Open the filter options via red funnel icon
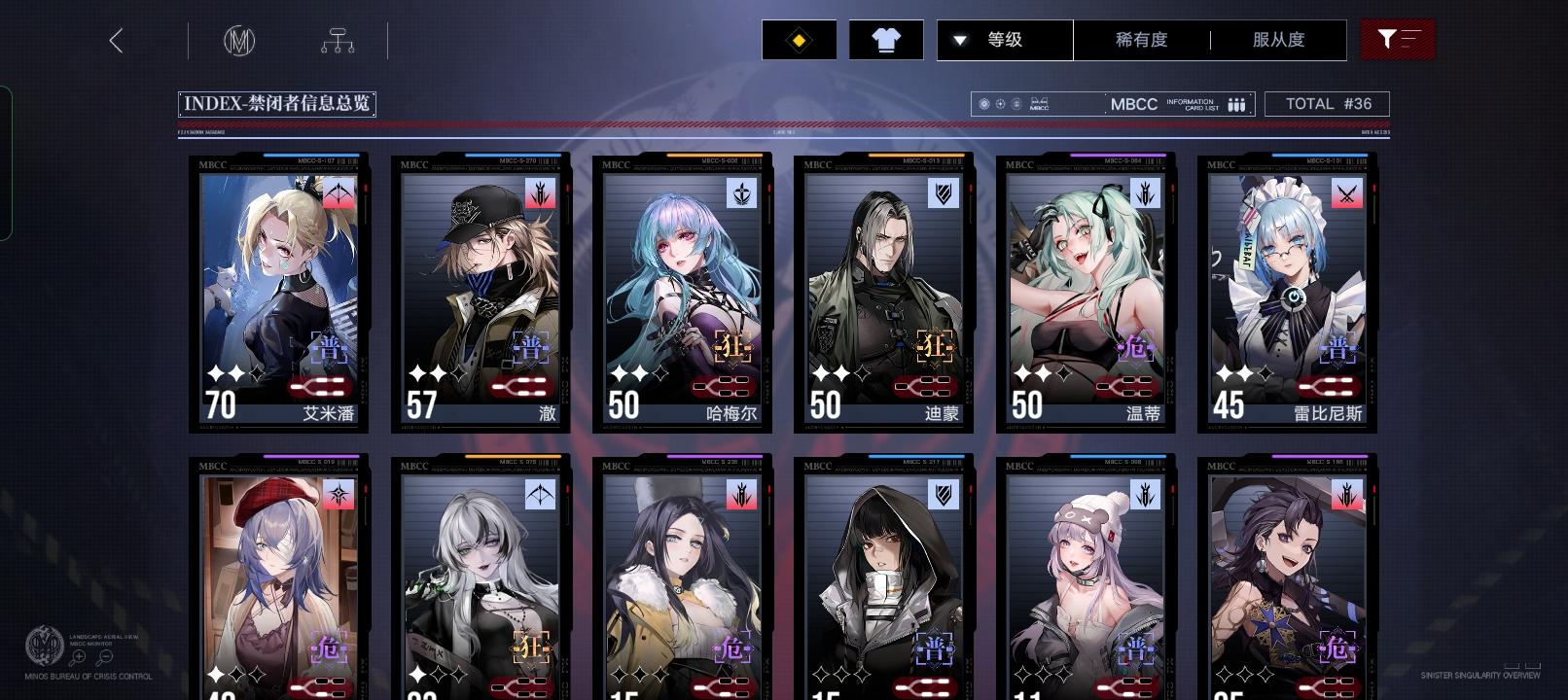1568x700 pixels. [1399, 40]
